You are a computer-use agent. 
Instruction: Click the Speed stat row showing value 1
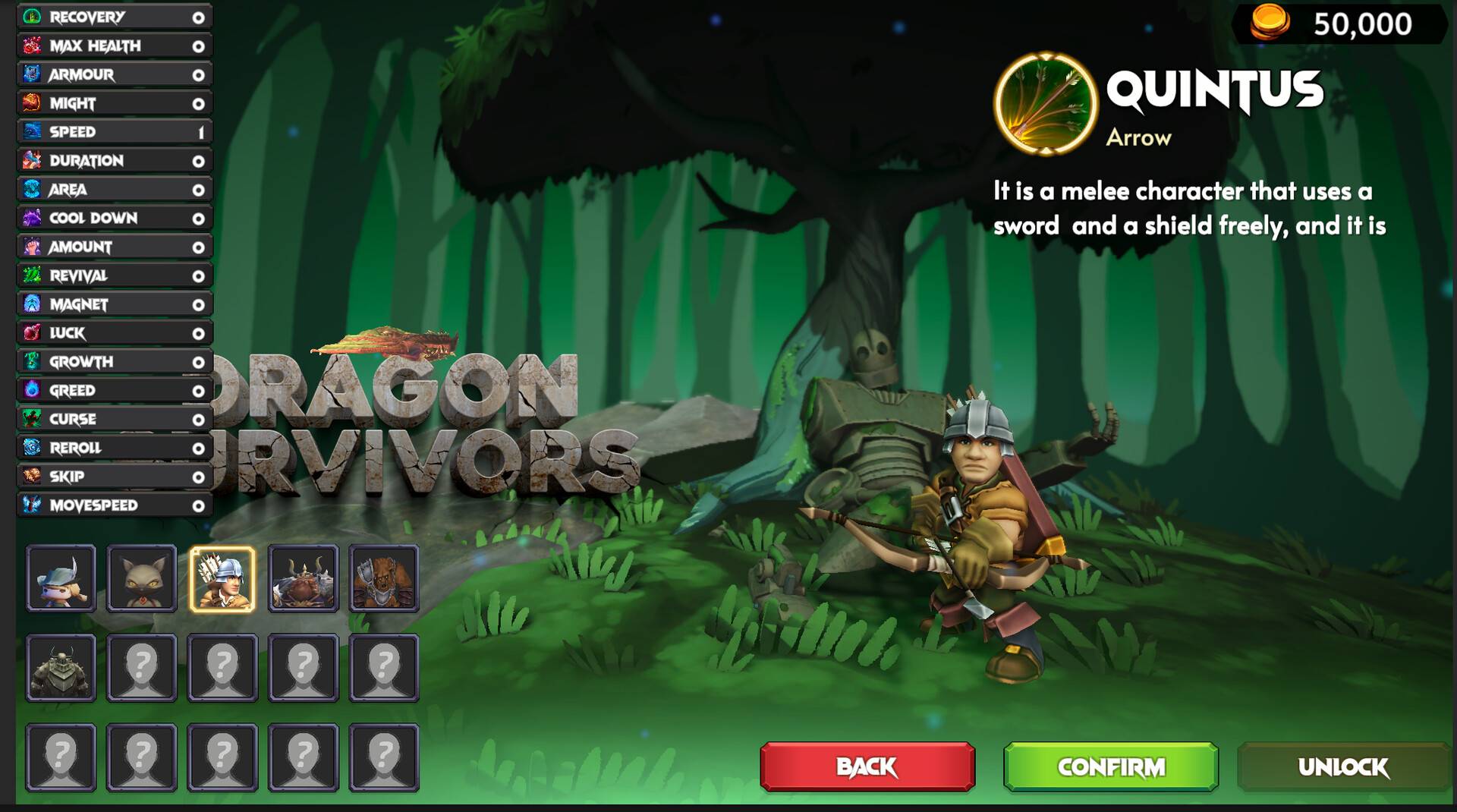coord(114,132)
